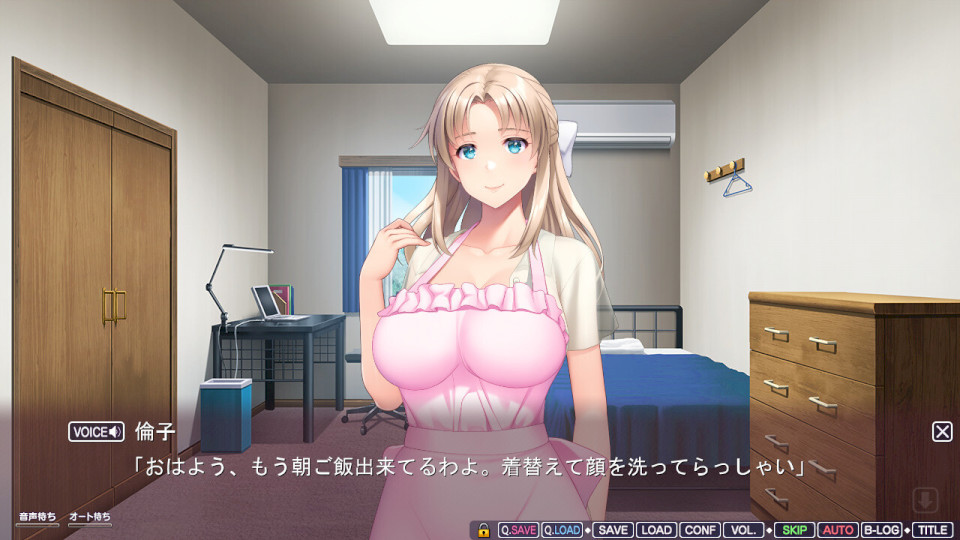This screenshot has width=960, height=540.
Task: Open the CONF settings screen
Action: tap(700, 530)
